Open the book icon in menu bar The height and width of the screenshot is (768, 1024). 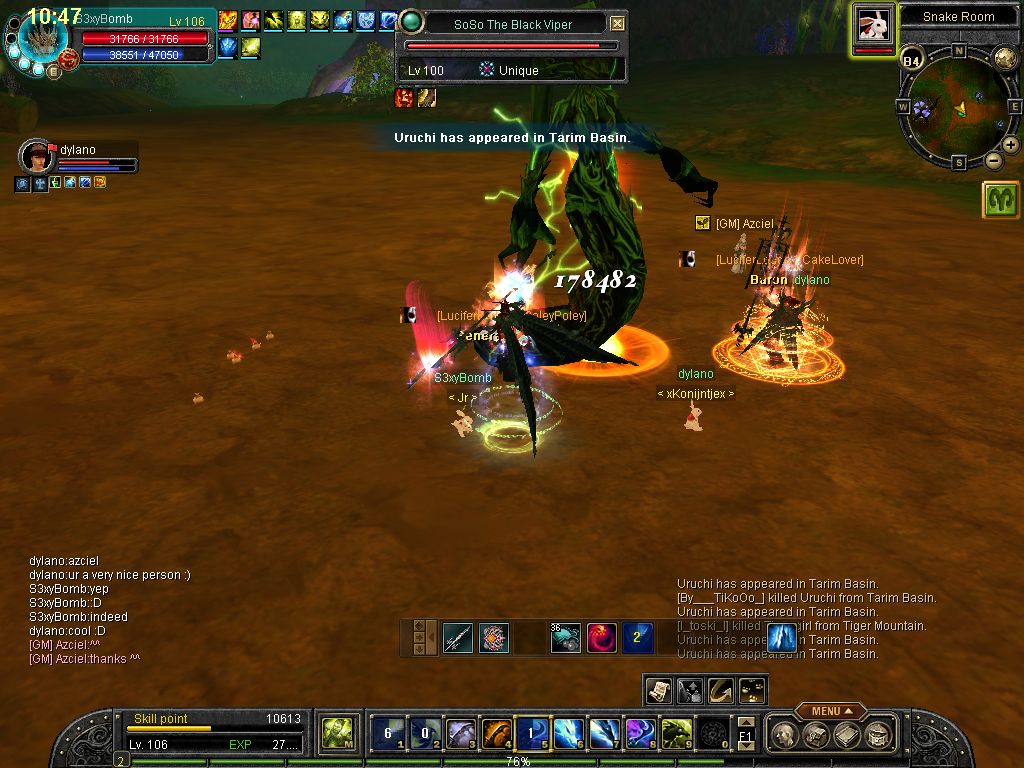pyautogui.click(x=847, y=735)
